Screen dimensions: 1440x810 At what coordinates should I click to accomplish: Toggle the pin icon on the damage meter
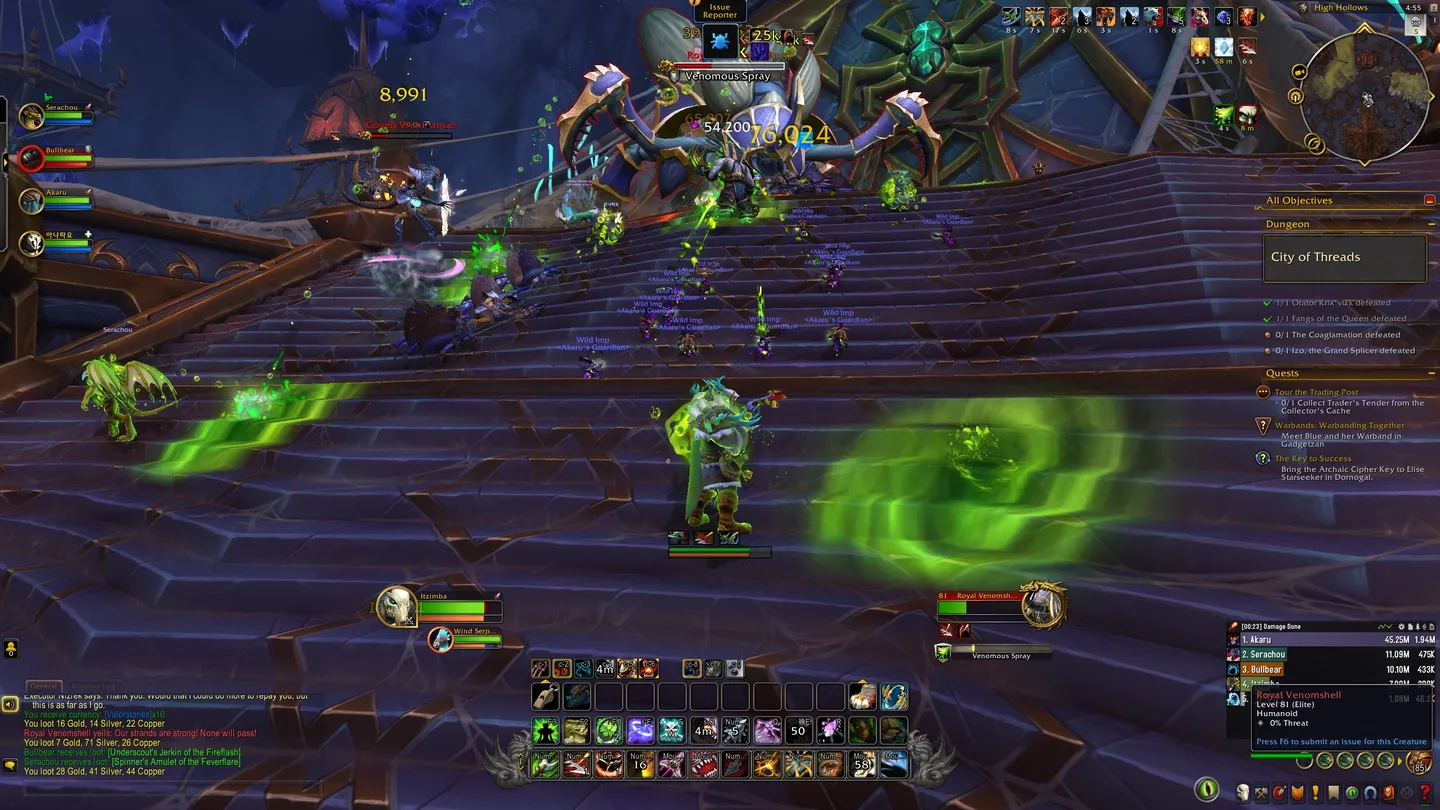tap(1418, 627)
